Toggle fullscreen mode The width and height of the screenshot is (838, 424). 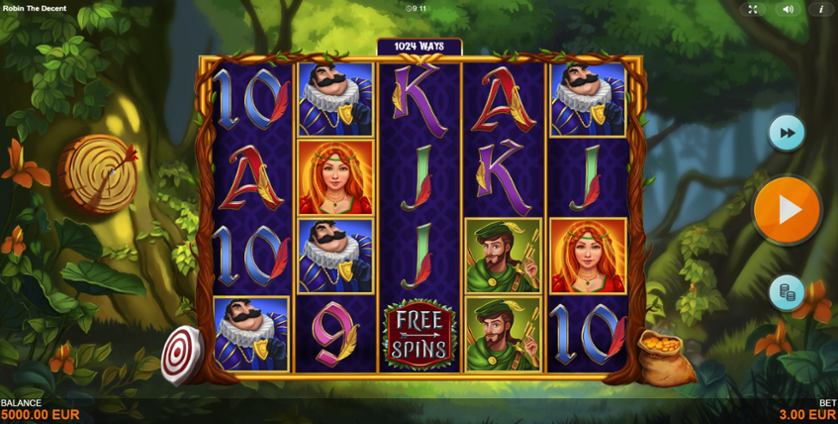pyautogui.click(x=752, y=9)
